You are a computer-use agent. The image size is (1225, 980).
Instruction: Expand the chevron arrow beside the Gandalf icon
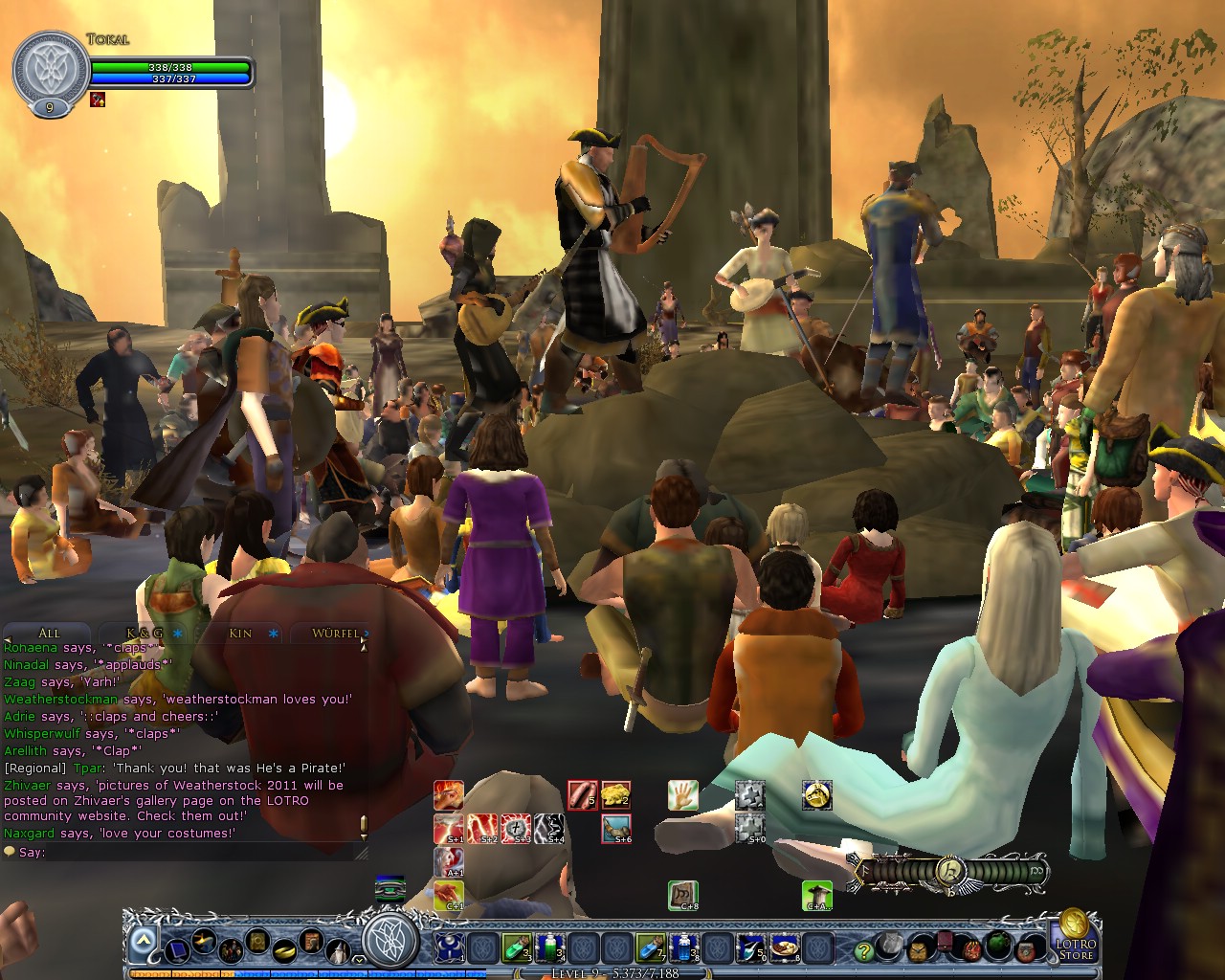(x=358, y=958)
